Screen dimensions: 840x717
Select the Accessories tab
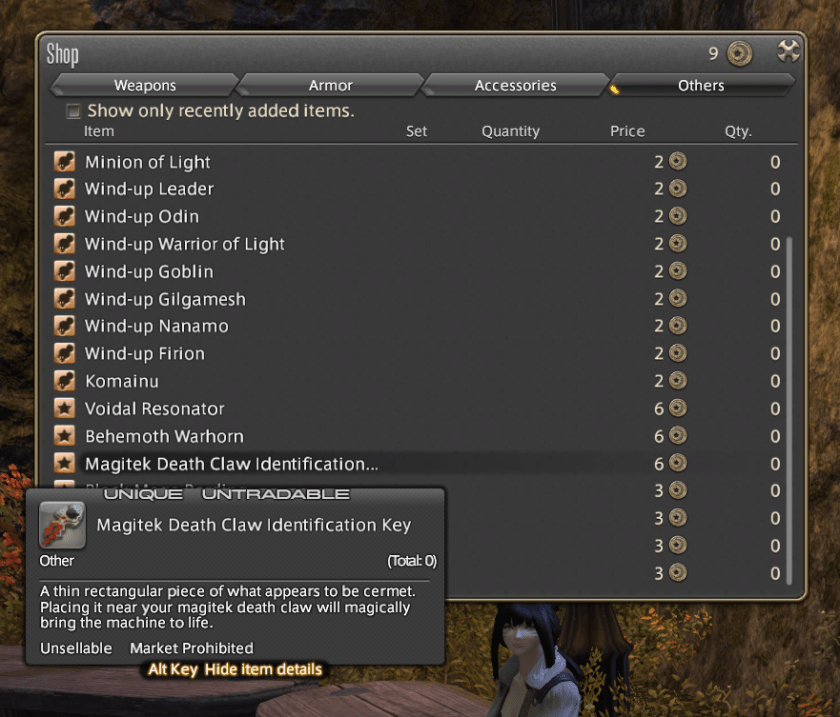(515, 86)
